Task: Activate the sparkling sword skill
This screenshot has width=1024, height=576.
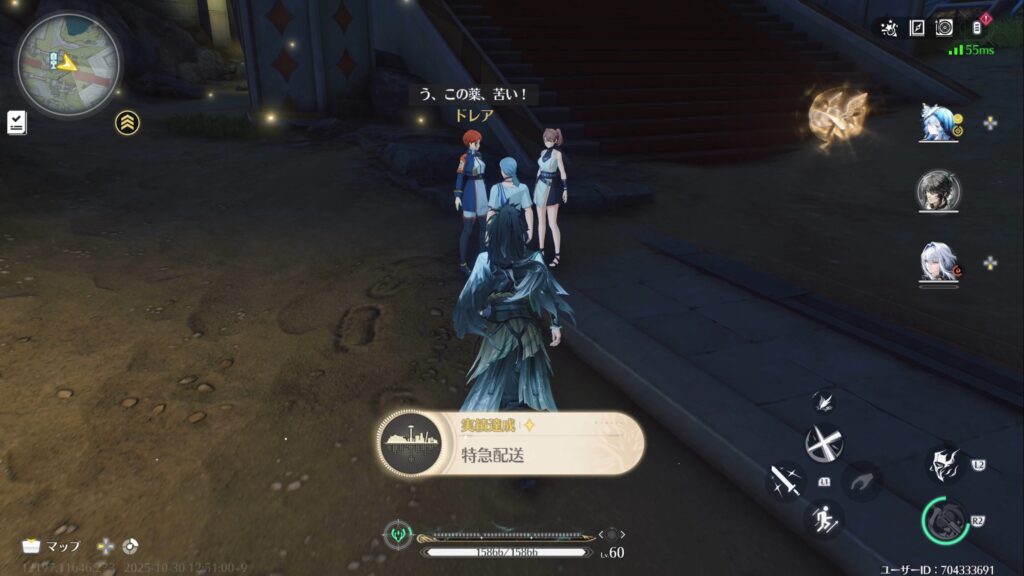Action: 785,481
